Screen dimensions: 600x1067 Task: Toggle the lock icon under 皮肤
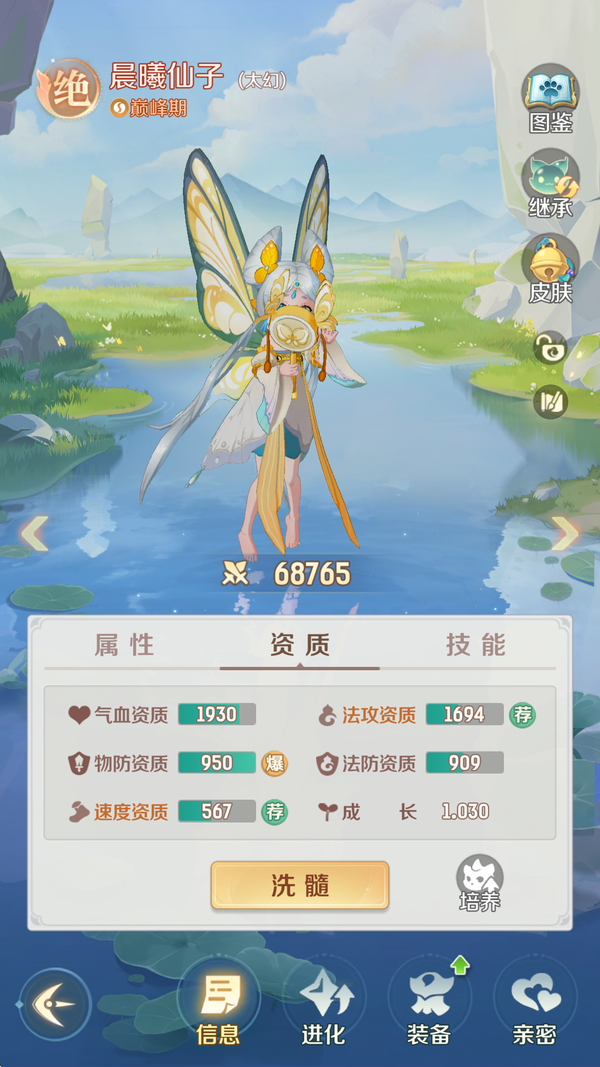(550, 348)
